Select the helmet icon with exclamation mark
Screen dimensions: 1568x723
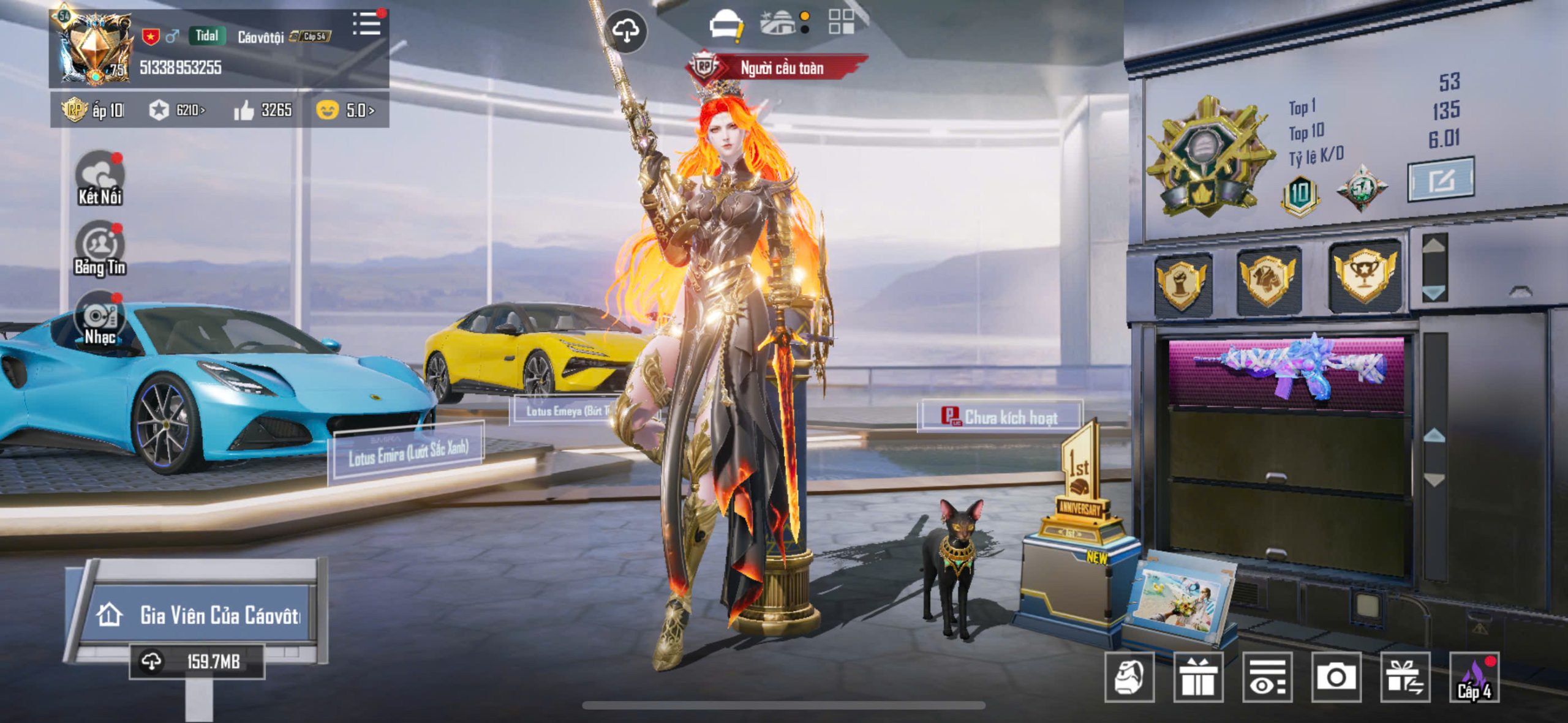726,25
